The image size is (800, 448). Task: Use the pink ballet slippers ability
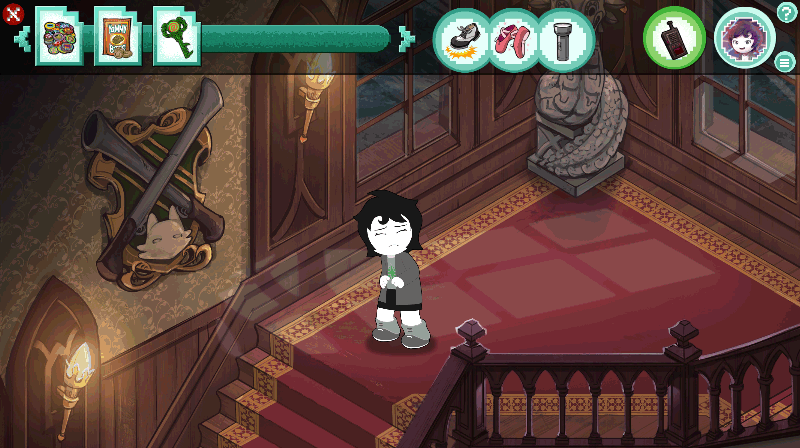click(513, 39)
